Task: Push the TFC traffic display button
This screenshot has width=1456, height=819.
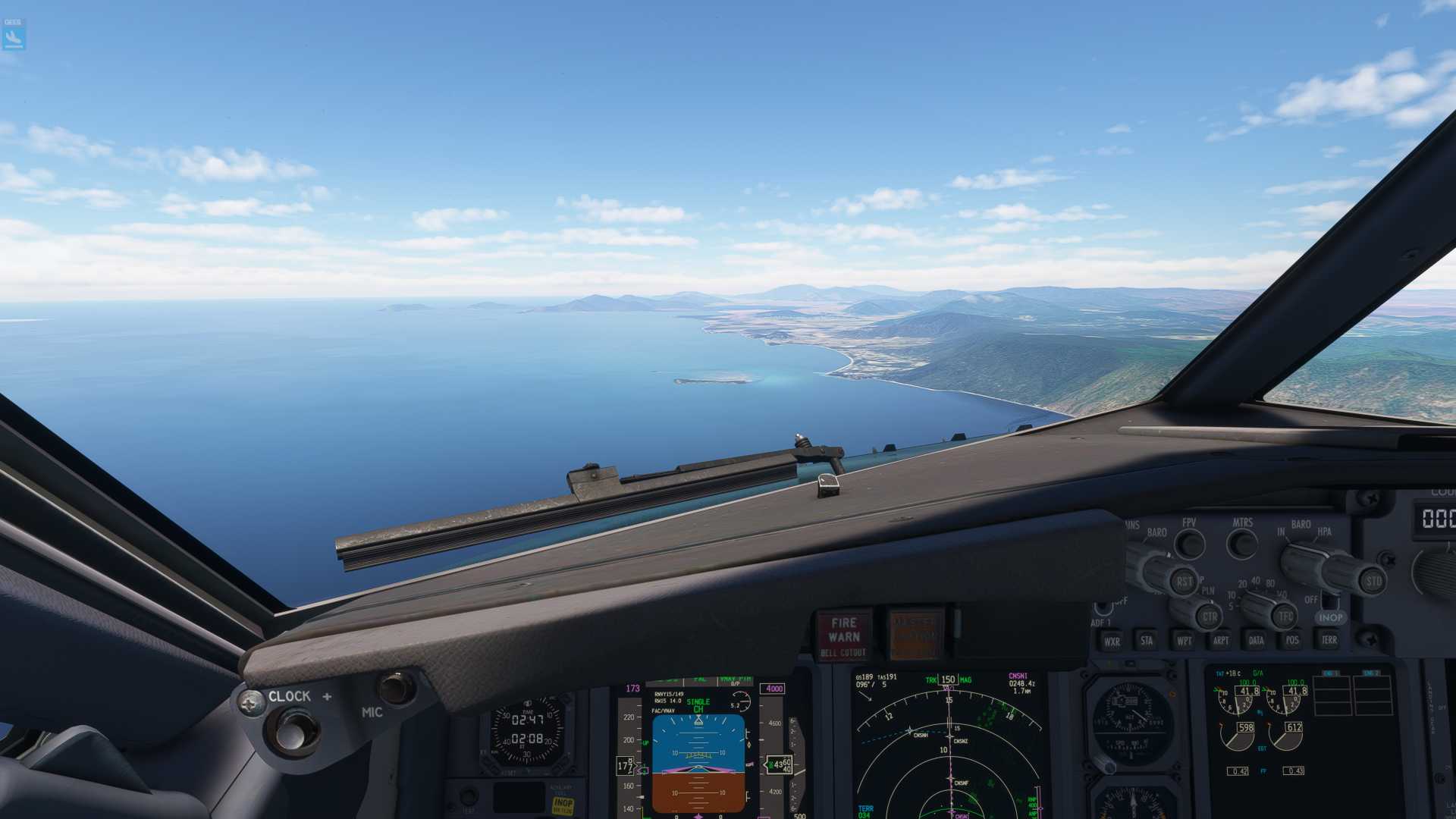Action: click(1285, 617)
